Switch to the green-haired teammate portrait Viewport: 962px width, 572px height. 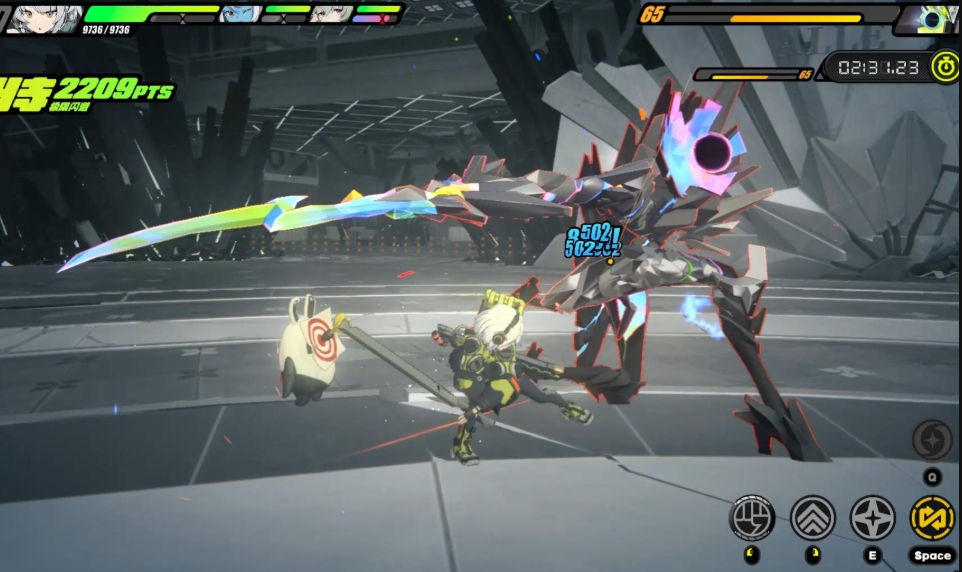[x=330, y=14]
